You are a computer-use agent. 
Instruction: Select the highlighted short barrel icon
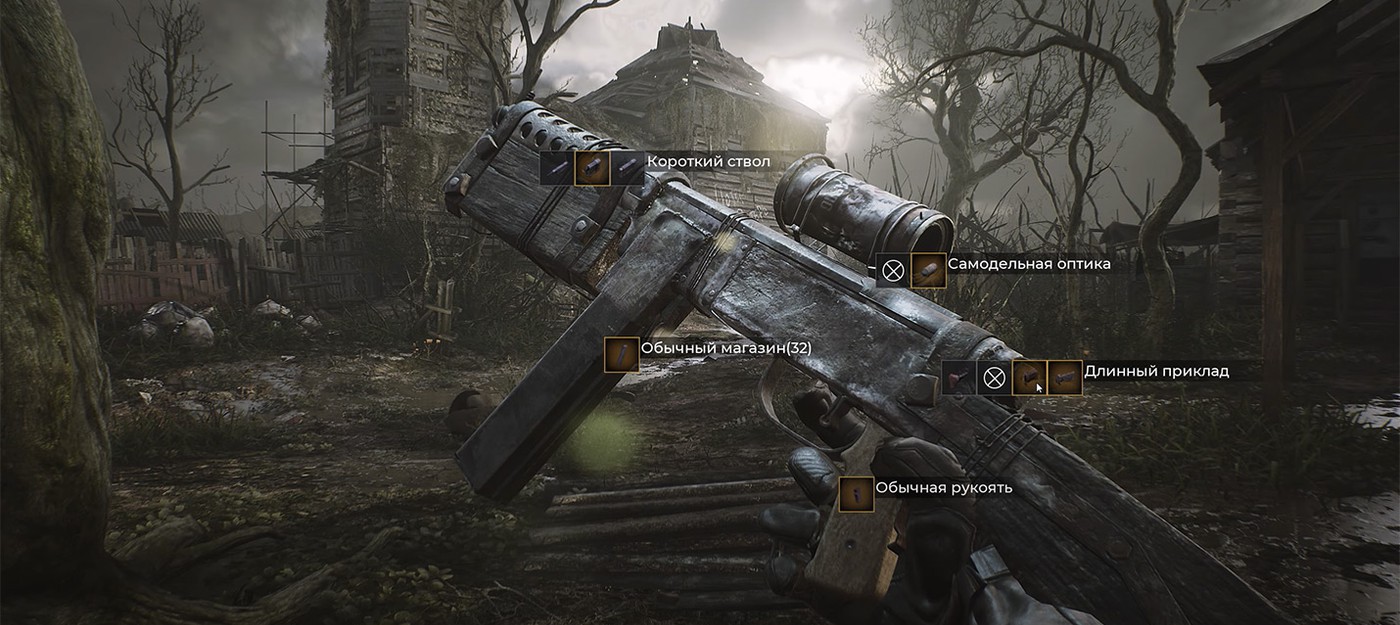(592, 168)
